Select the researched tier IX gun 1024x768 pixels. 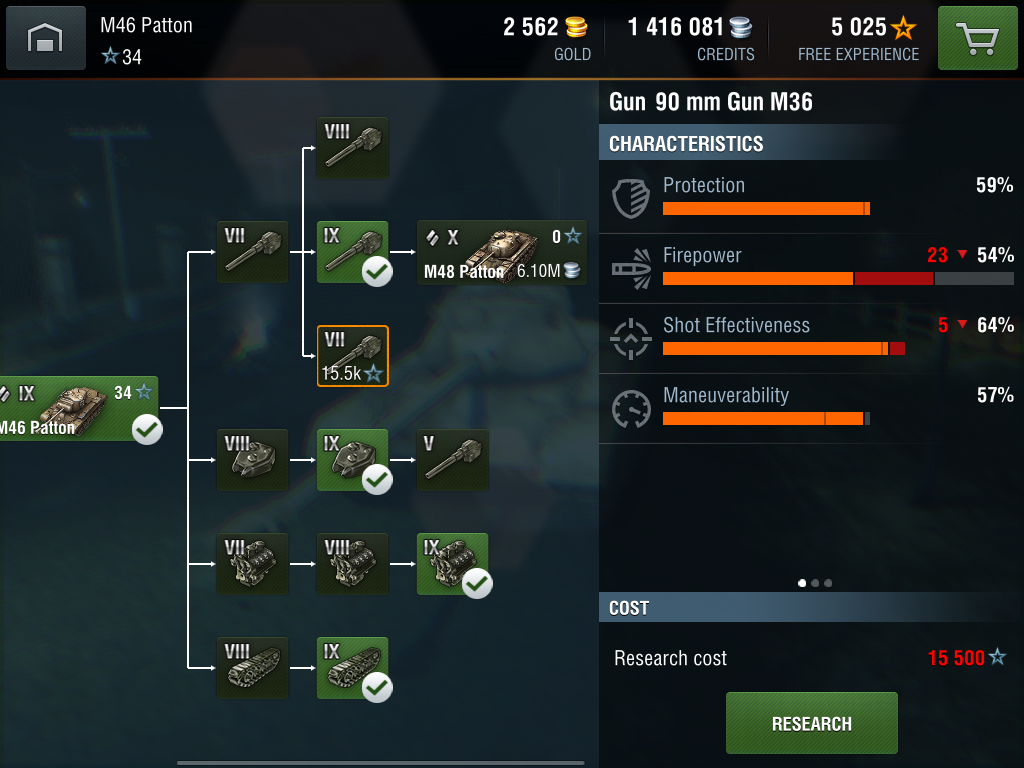[352, 252]
